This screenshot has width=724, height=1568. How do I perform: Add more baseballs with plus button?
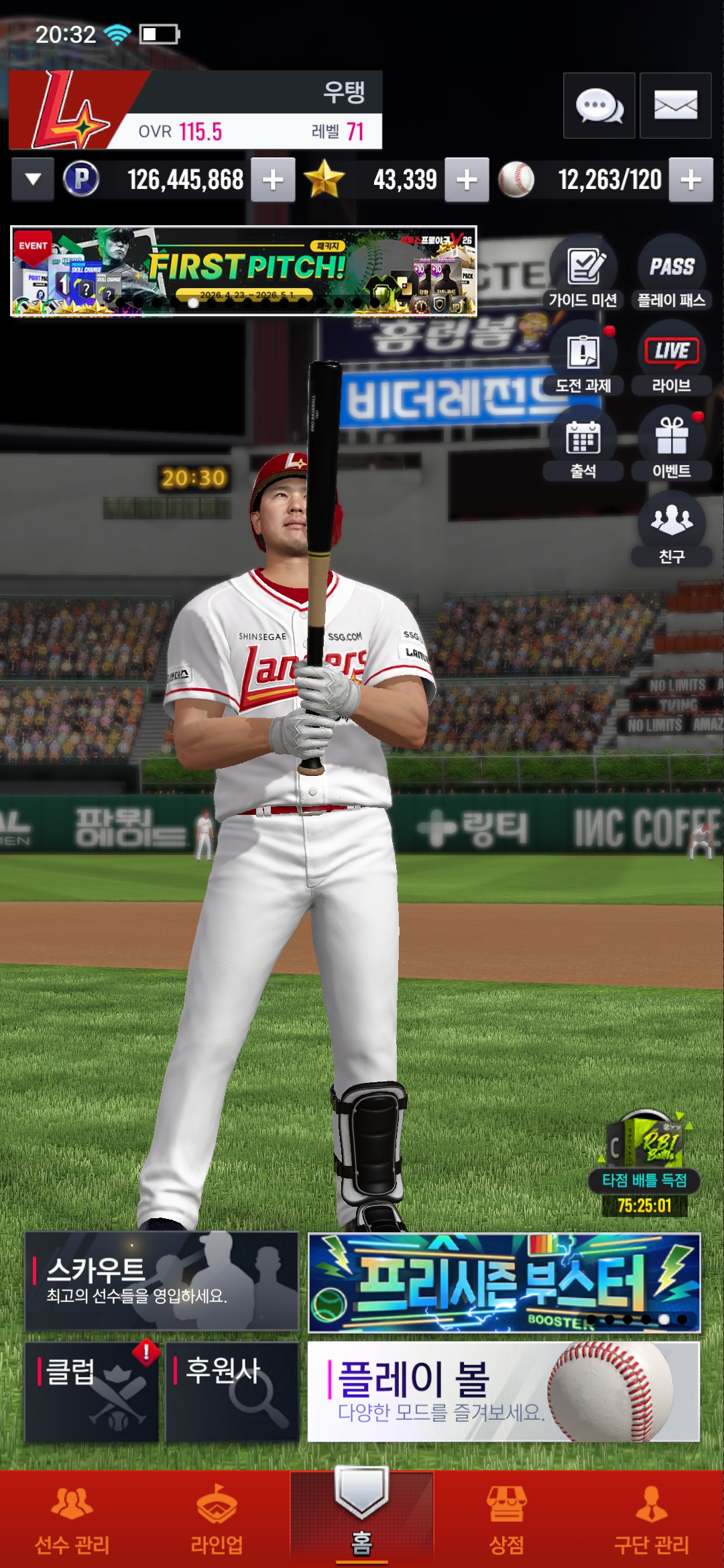click(690, 180)
